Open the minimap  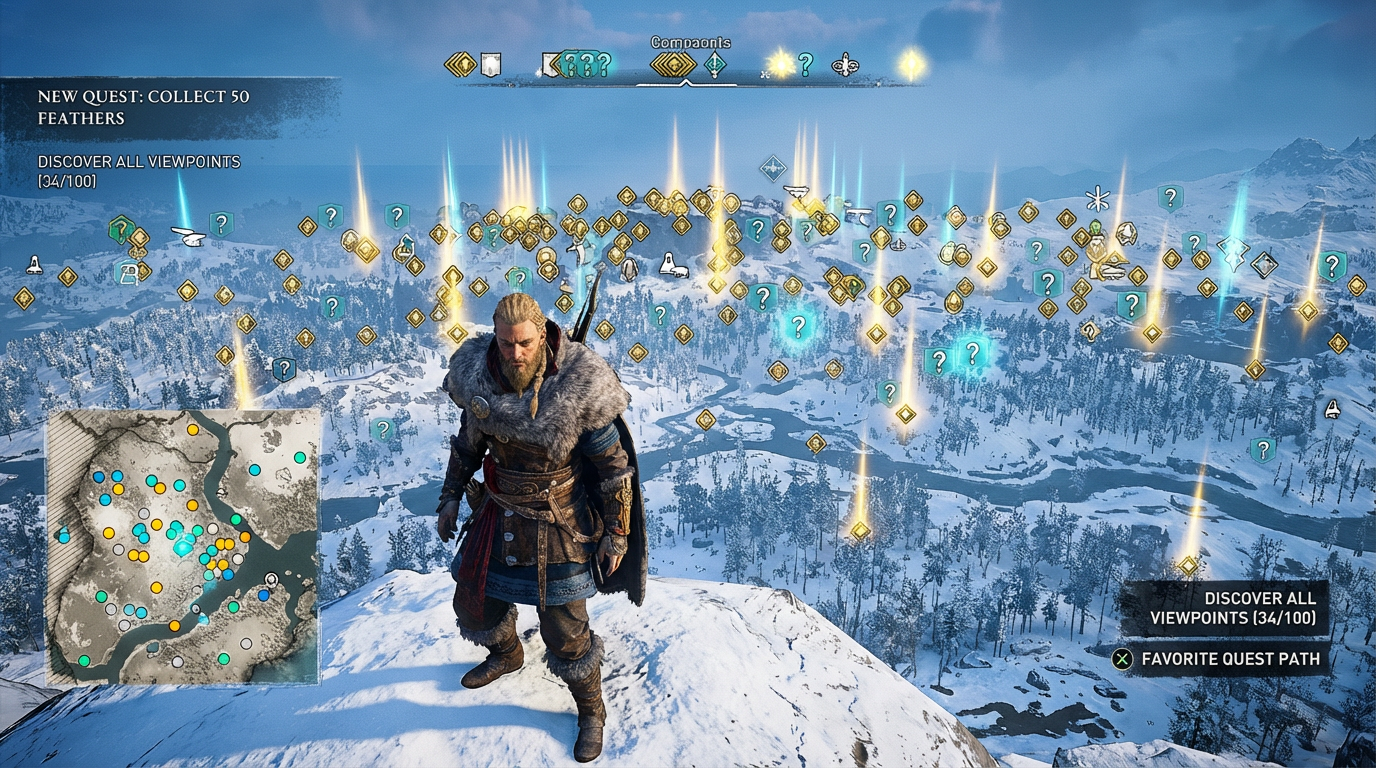click(183, 546)
